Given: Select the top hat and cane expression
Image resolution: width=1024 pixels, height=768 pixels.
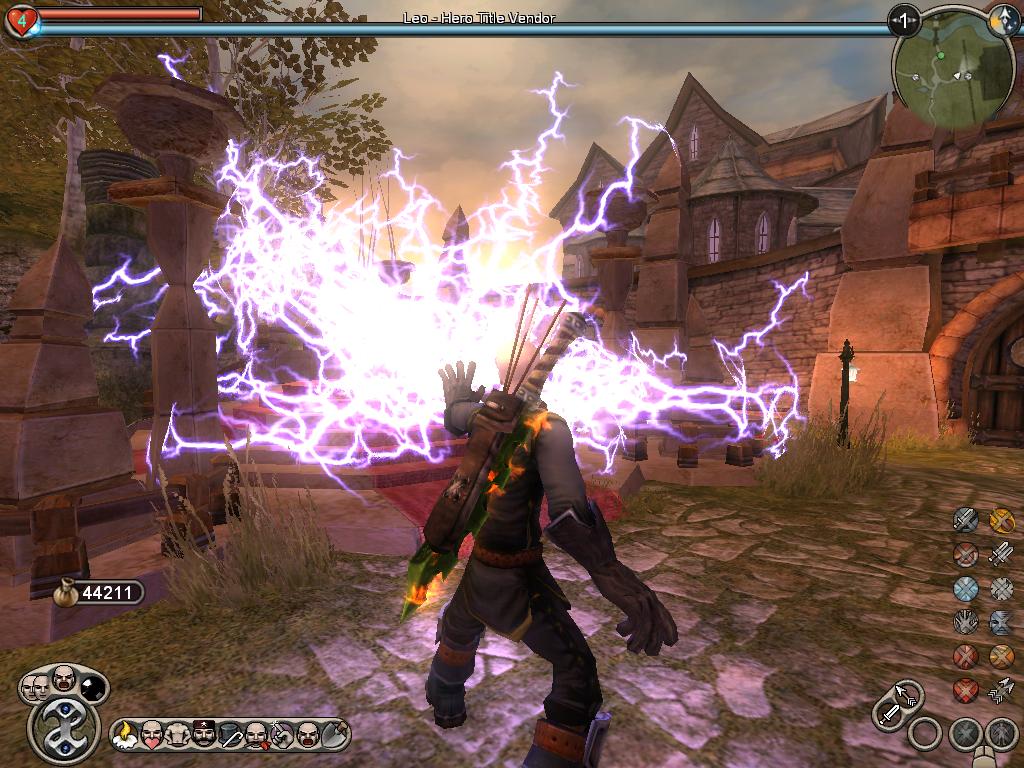Looking at the screenshot, I should tap(230, 735).
